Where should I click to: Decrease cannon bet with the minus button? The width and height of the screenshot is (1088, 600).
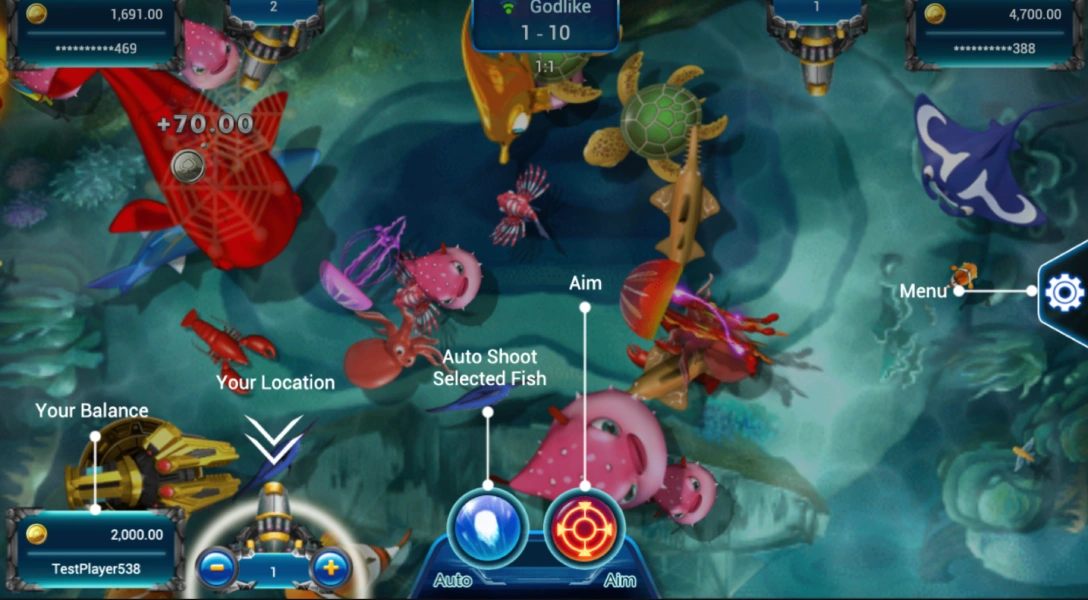(216, 569)
